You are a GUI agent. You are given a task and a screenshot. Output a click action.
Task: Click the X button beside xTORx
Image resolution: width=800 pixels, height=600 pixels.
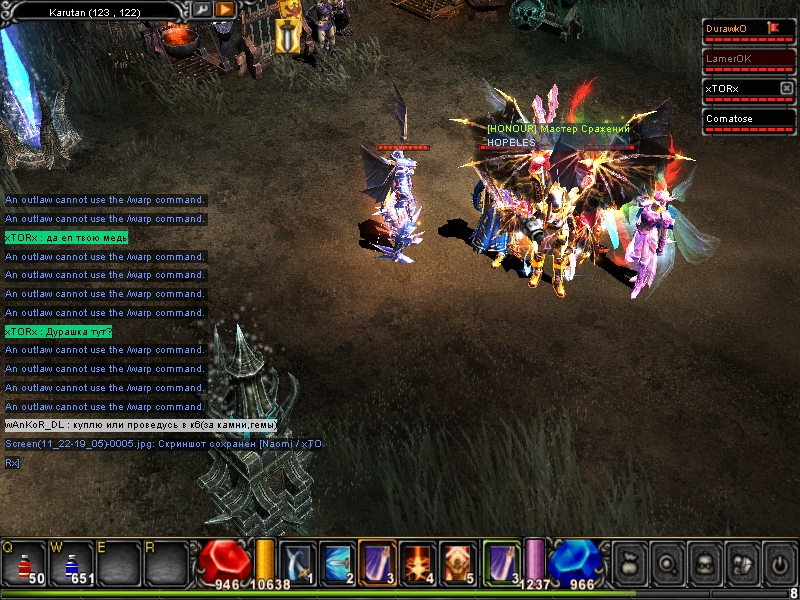[x=786, y=88]
